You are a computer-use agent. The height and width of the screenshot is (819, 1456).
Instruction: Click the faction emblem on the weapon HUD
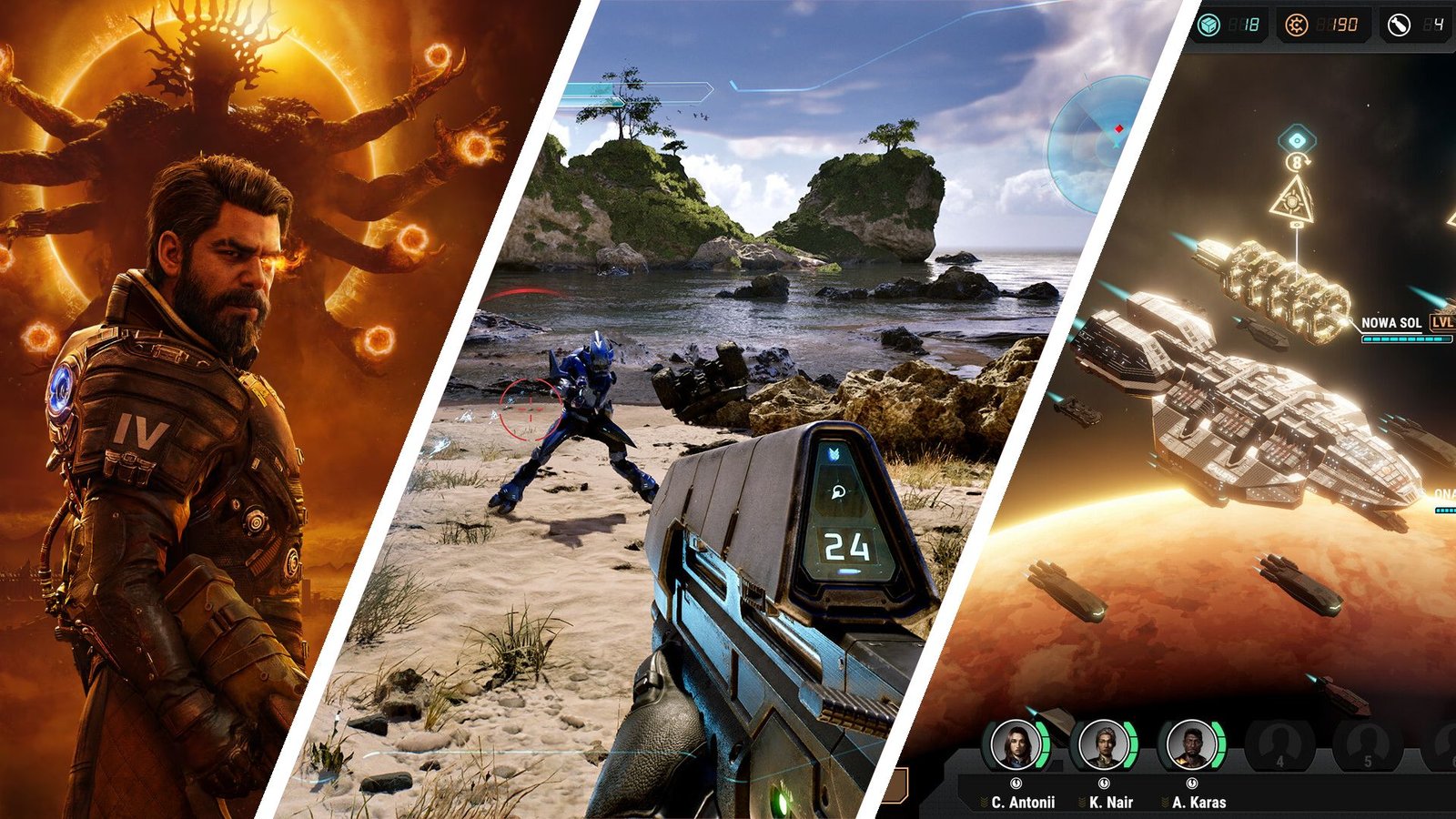pyautogui.click(x=834, y=454)
